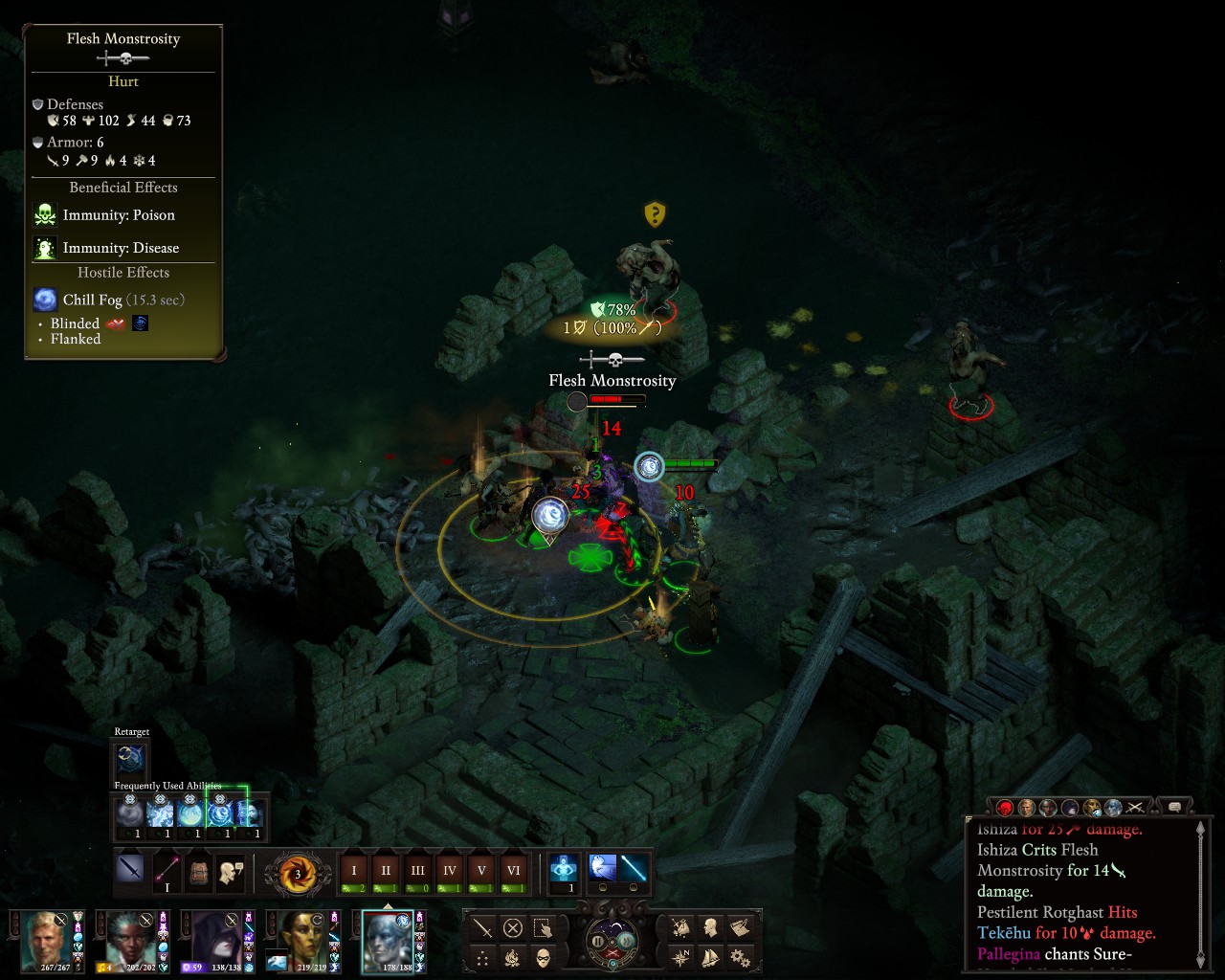Open the backpack quick items

point(198,872)
